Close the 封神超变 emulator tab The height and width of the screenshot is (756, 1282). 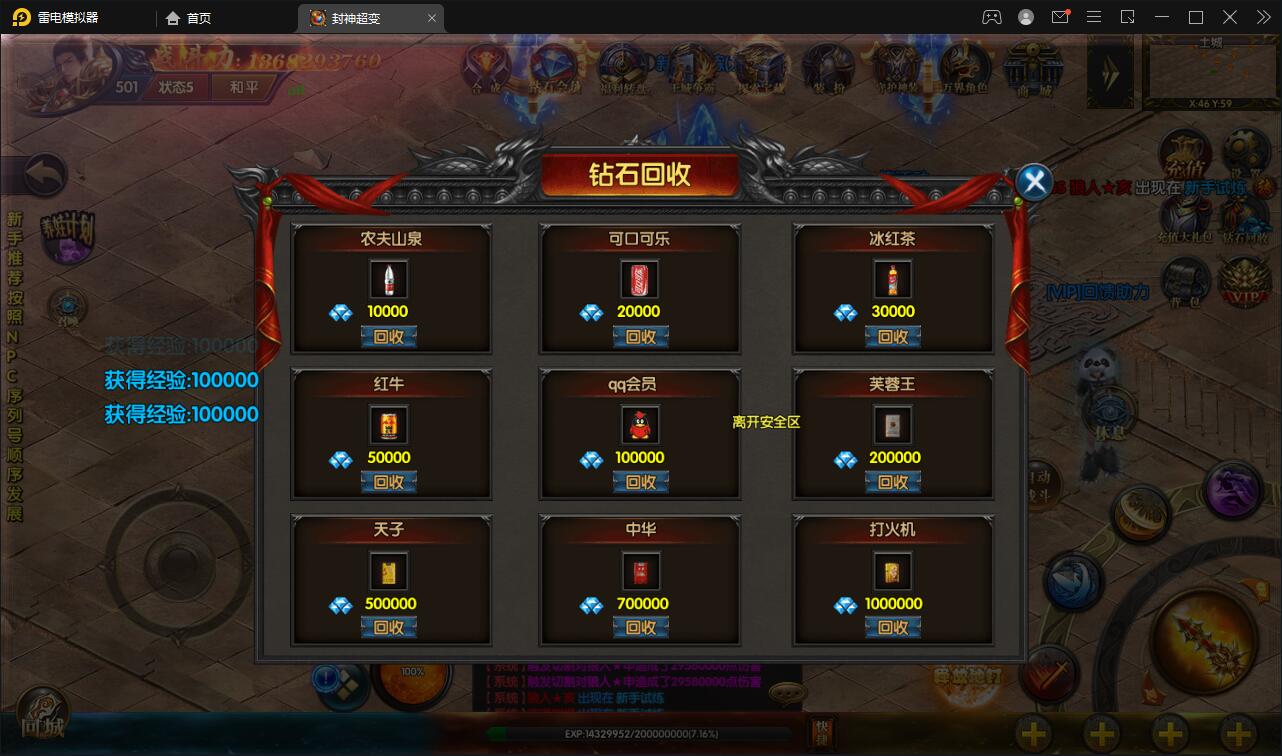(432, 18)
